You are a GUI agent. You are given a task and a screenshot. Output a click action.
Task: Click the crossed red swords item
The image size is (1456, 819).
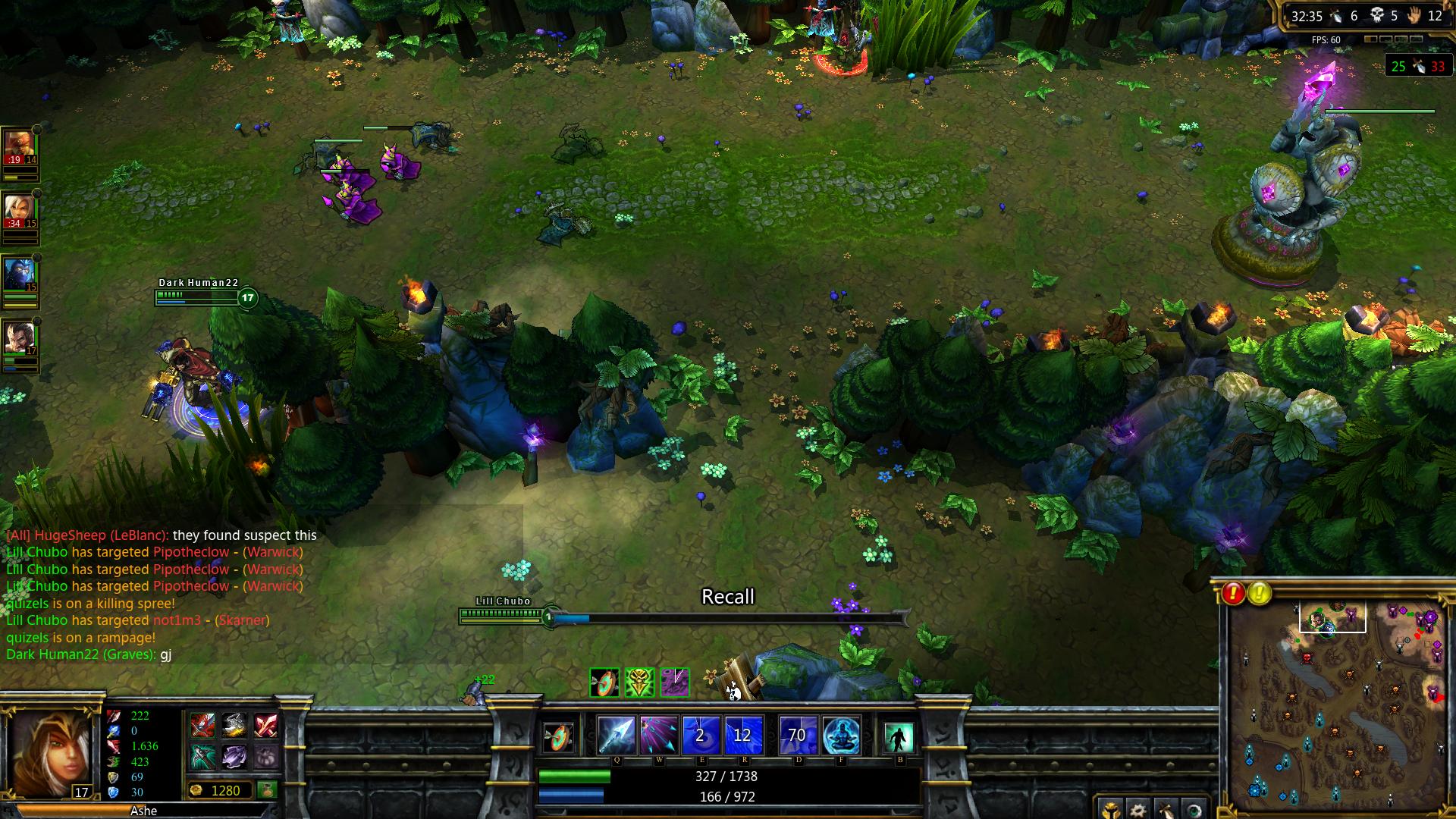pyautogui.click(x=265, y=726)
